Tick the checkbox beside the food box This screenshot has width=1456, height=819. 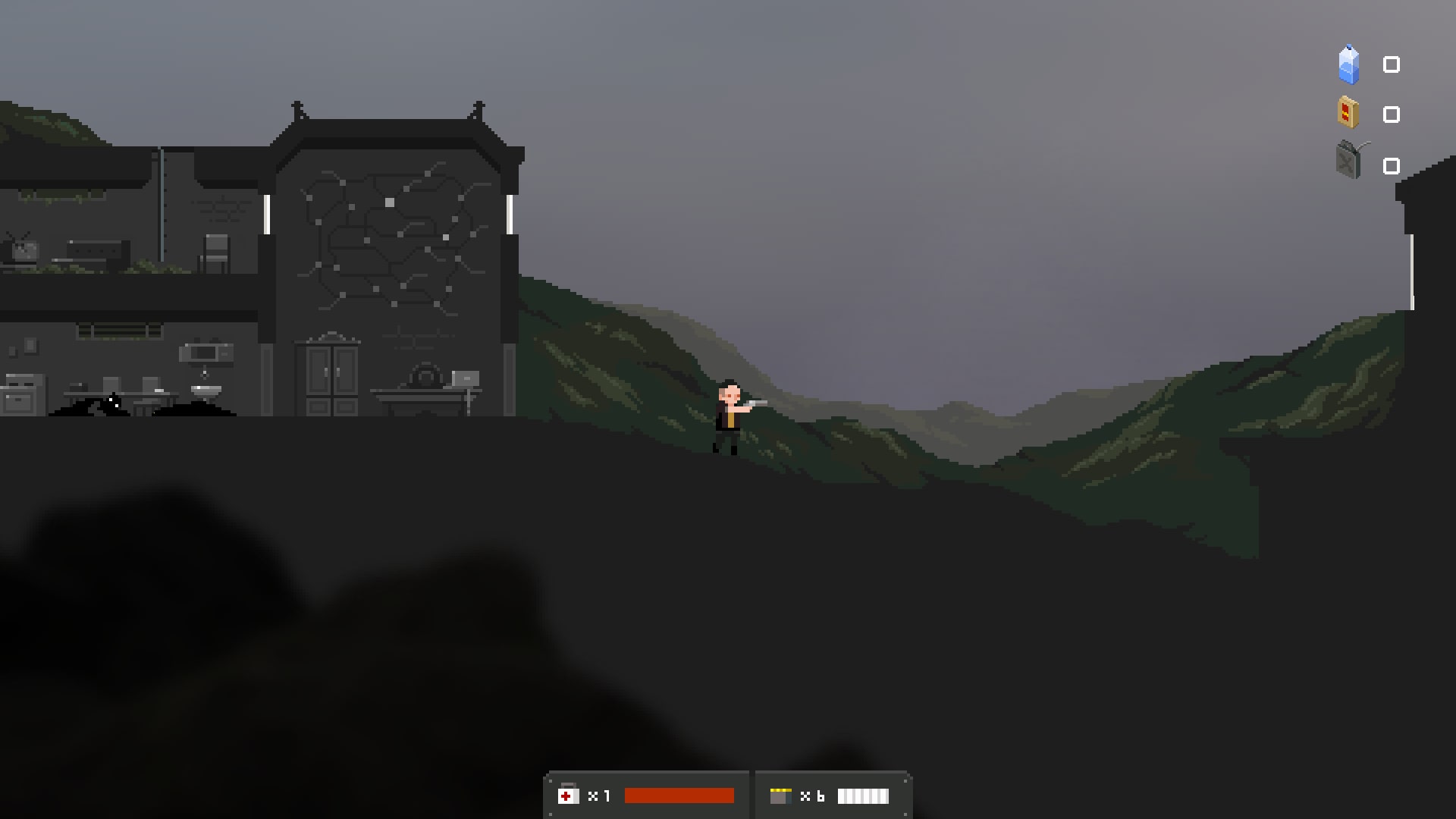tap(1392, 115)
